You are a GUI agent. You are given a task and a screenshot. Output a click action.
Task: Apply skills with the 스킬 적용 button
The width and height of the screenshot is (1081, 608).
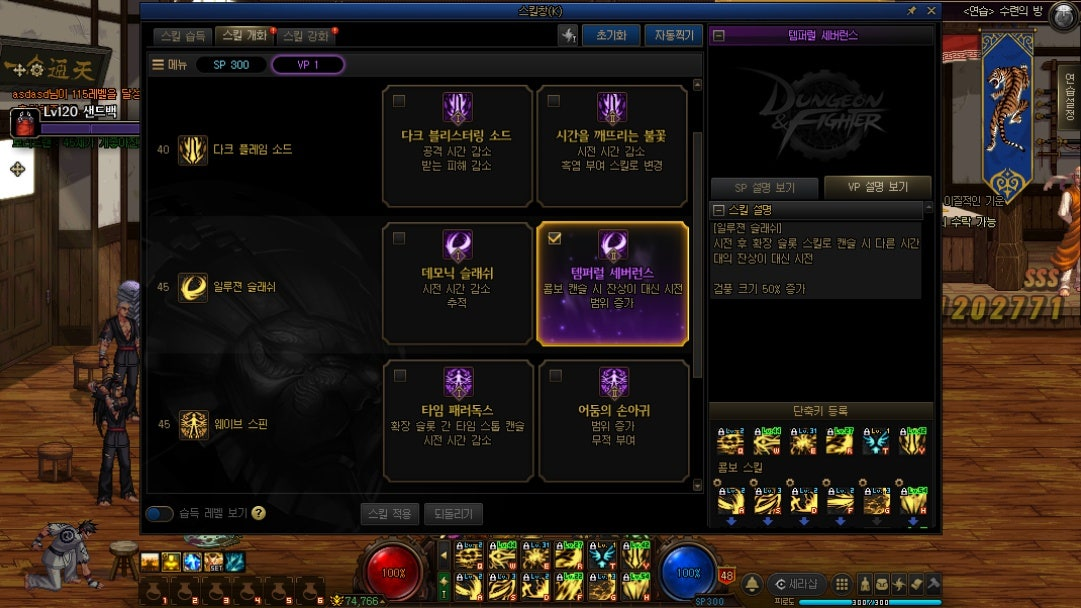(x=389, y=514)
